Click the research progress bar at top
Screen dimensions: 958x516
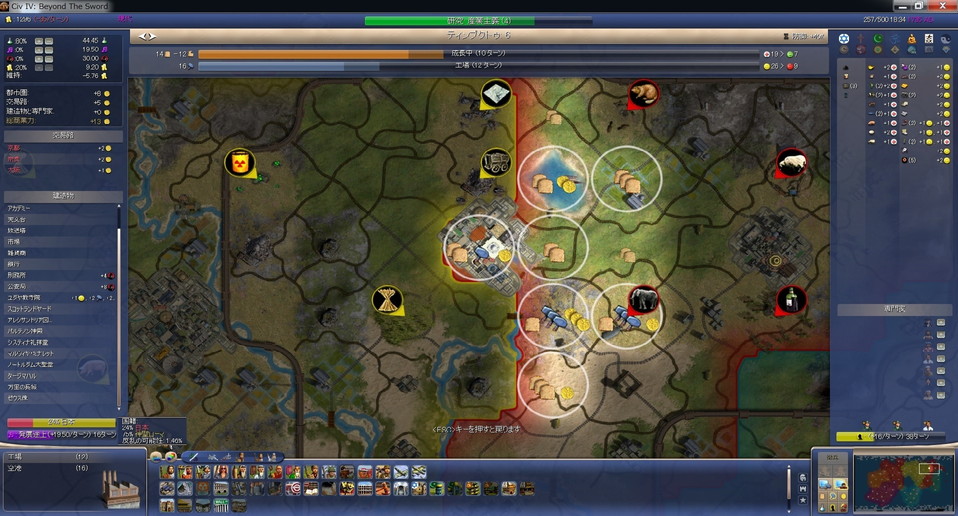(478, 20)
